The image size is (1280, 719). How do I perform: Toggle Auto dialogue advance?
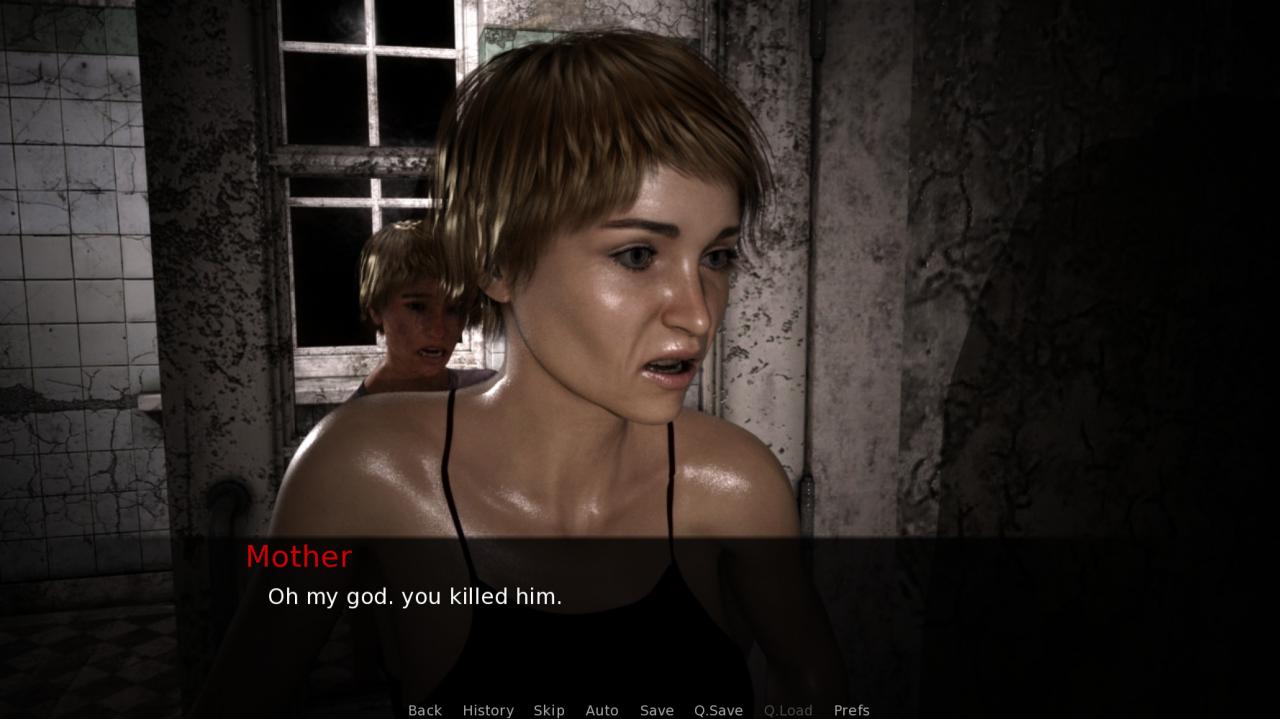coord(602,710)
